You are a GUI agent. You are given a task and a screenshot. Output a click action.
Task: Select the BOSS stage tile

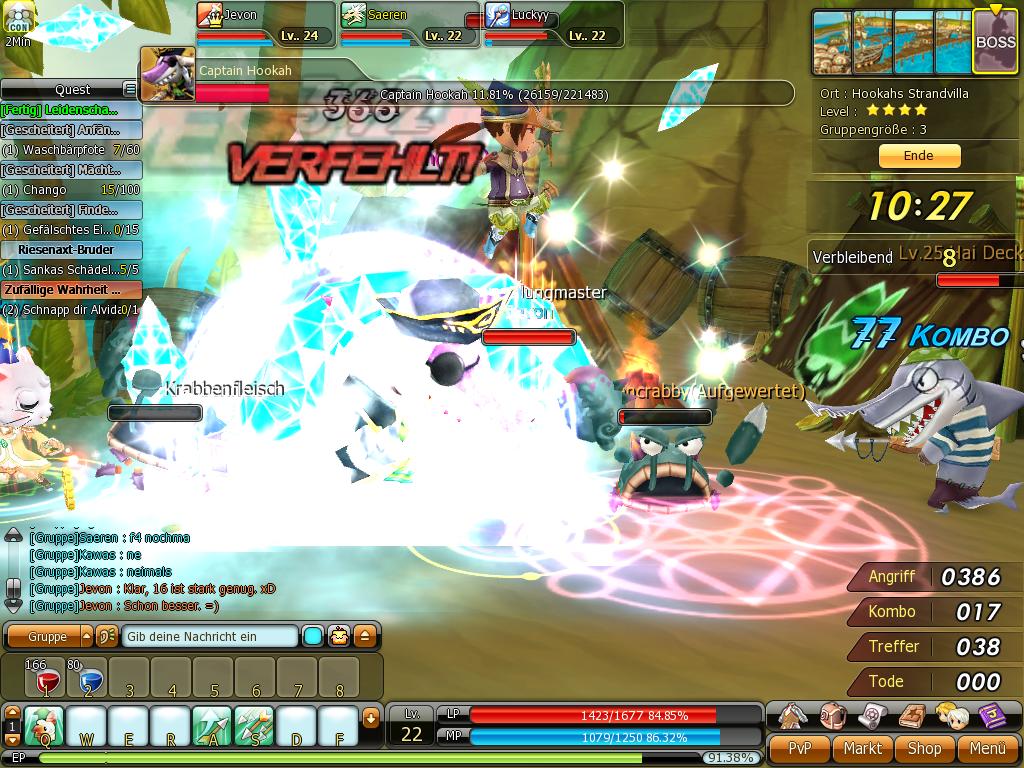click(994, 42)
